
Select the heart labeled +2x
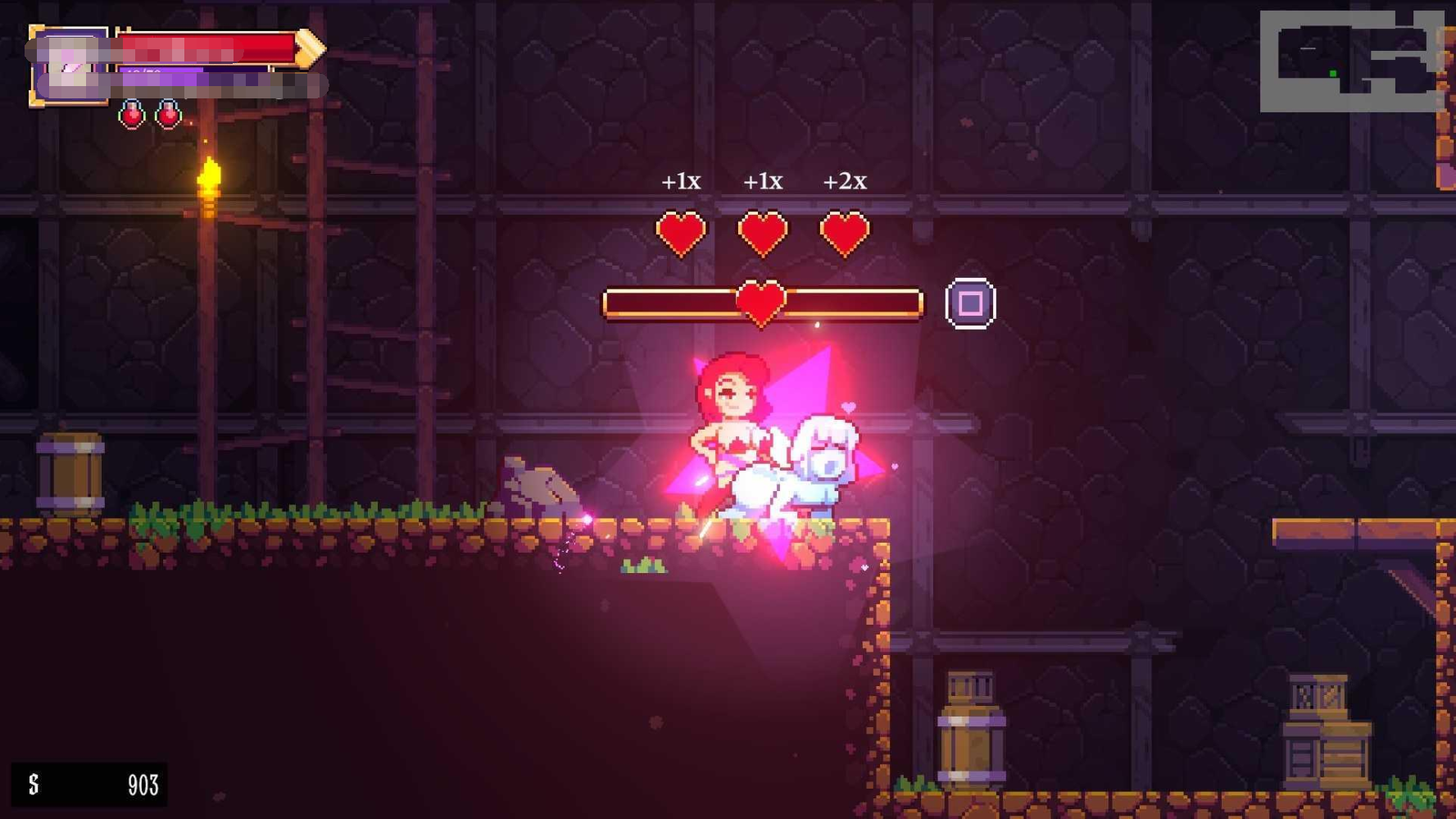(x=844, y=233)
